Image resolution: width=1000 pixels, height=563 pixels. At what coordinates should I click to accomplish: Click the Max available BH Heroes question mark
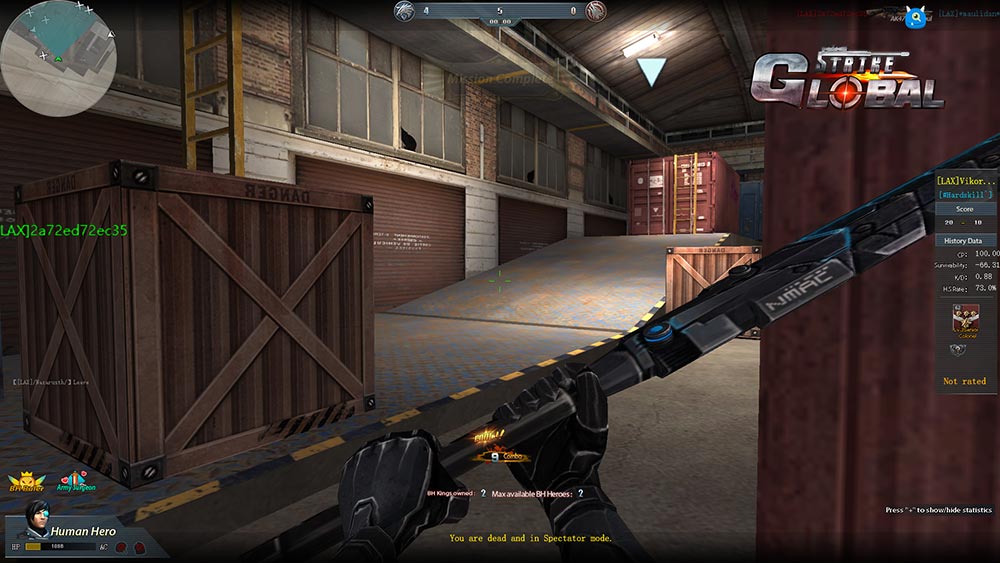coord(580,493)
